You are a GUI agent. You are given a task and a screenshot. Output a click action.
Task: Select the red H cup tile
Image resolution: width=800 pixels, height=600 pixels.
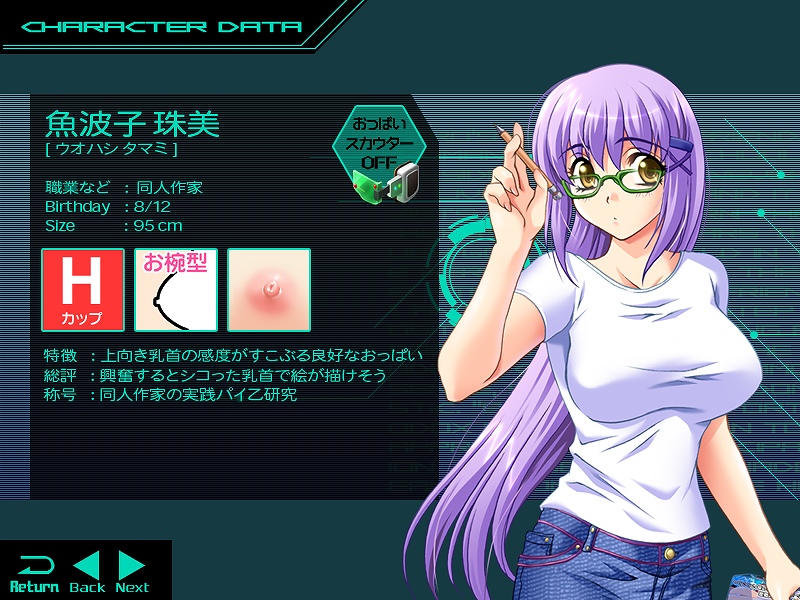[x=83, y=290]
